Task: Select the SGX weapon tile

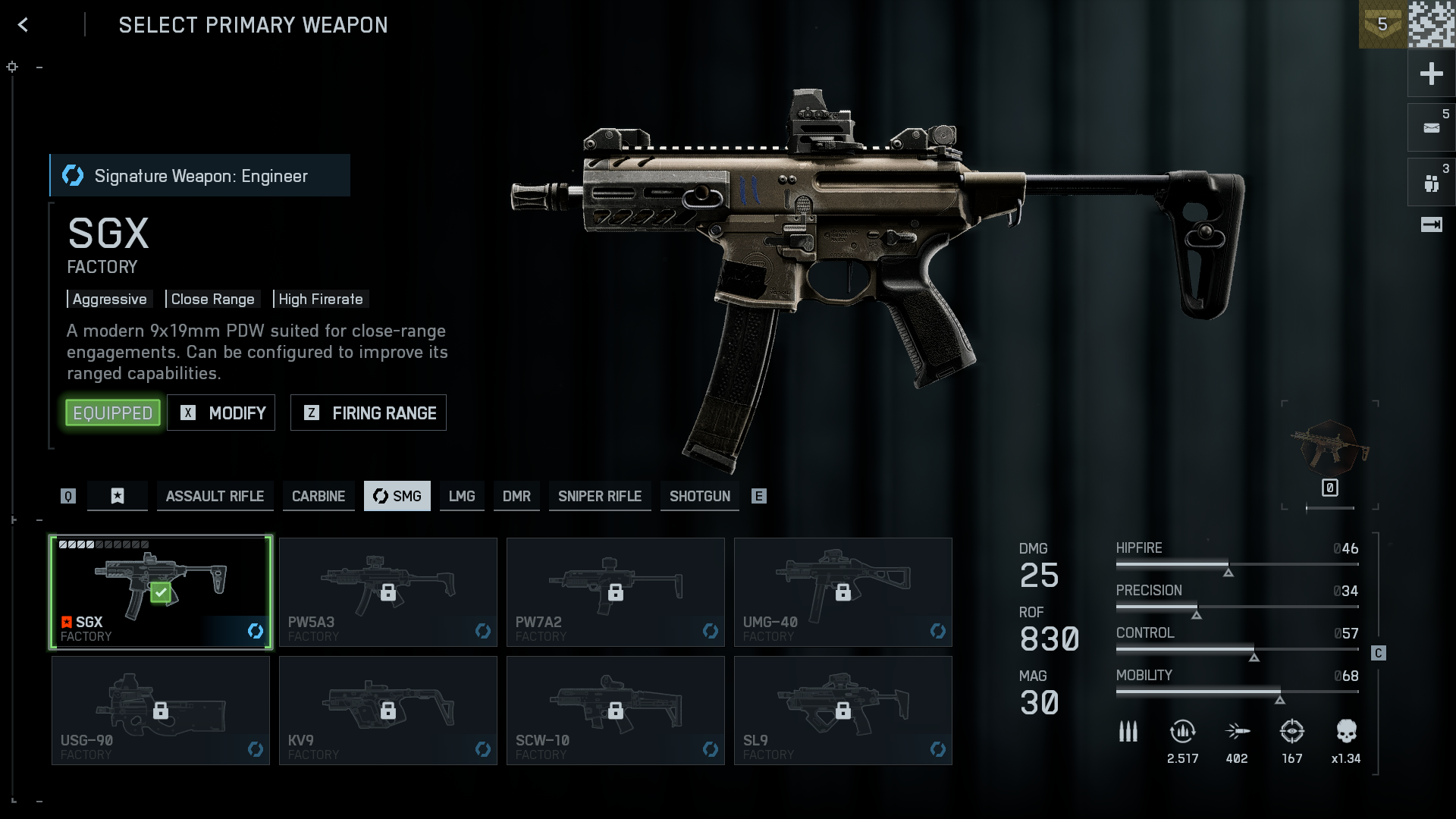Action: (x=161, y=592)
